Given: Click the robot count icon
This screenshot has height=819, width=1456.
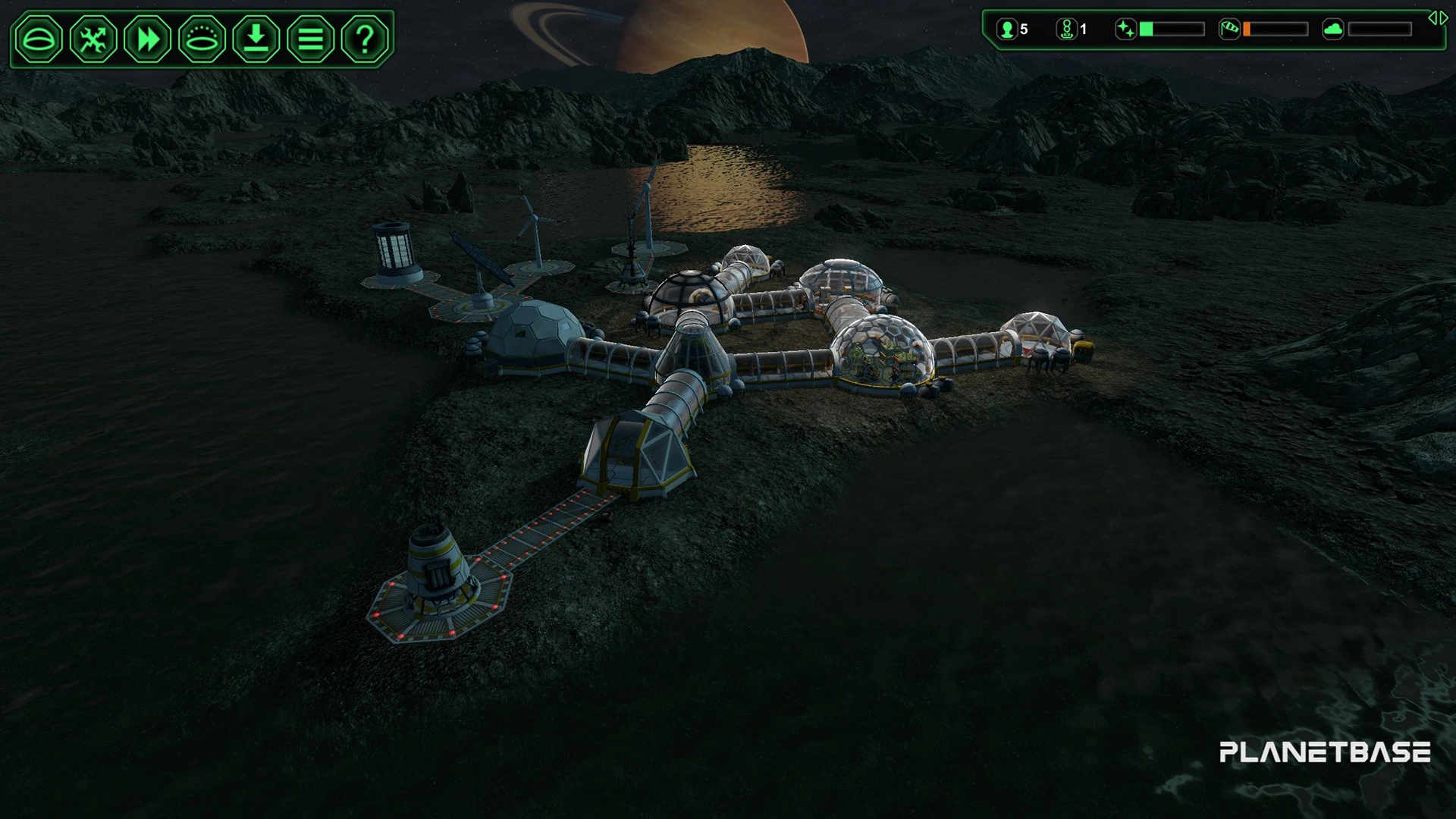Looking at the screenshot, I should pyautogui.click(x=1067, y=30).
